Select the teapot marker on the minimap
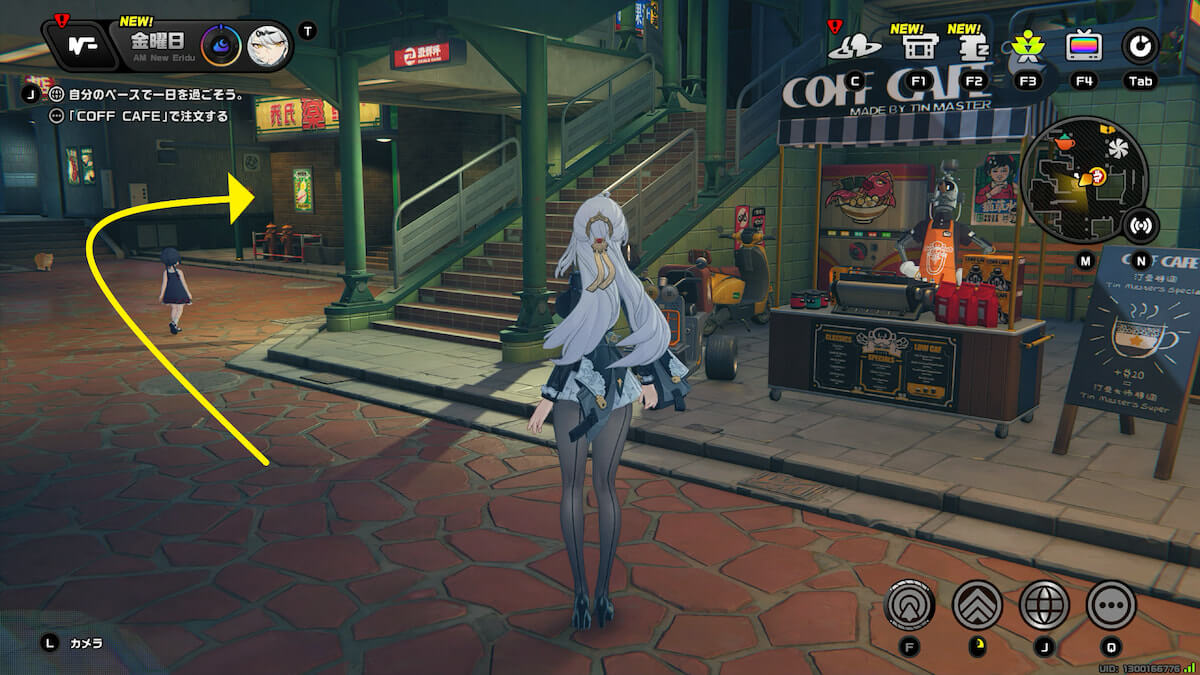Viewport: 1200px width, 675px height. [x=1064, y=143]
